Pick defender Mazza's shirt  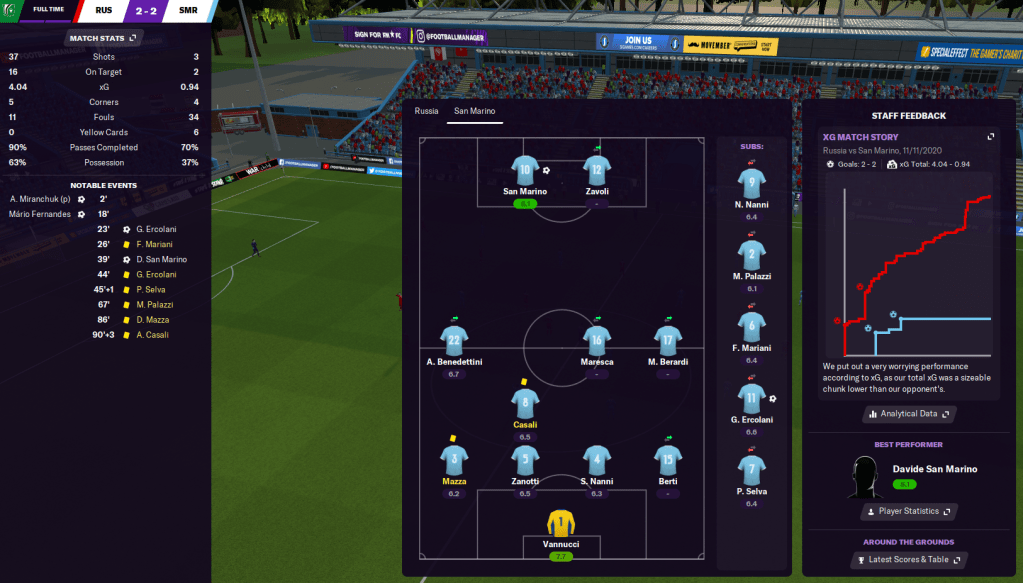(454, 460)
